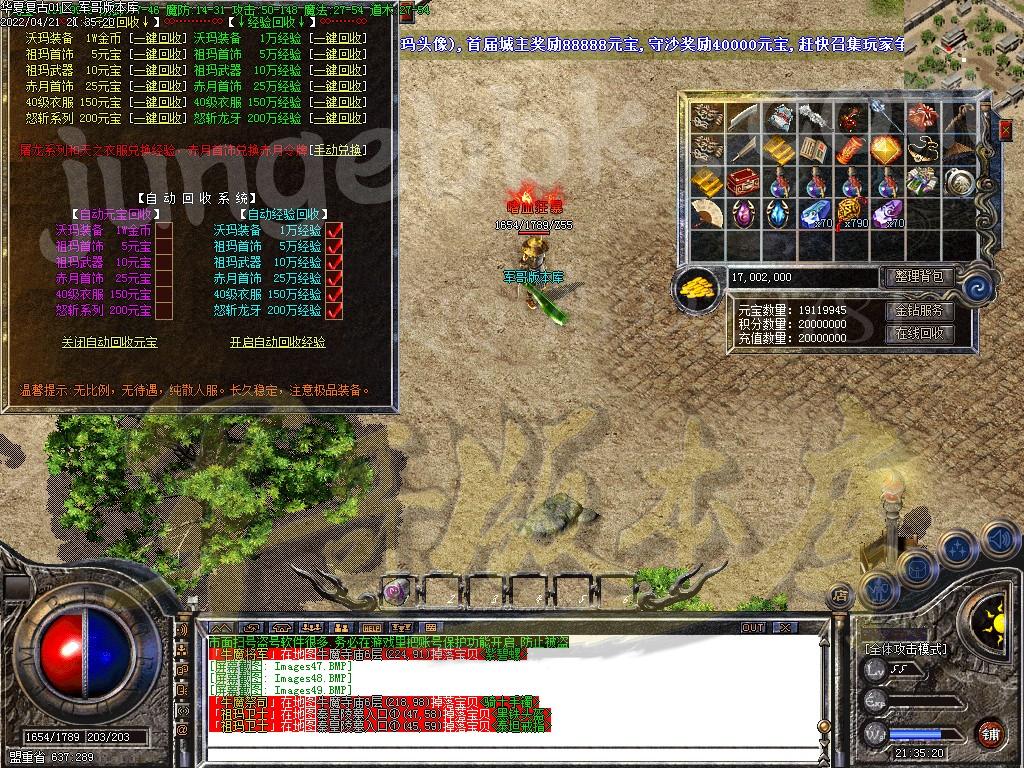Click 手动兑换 manual exchange link

click(x=339, y=150)
